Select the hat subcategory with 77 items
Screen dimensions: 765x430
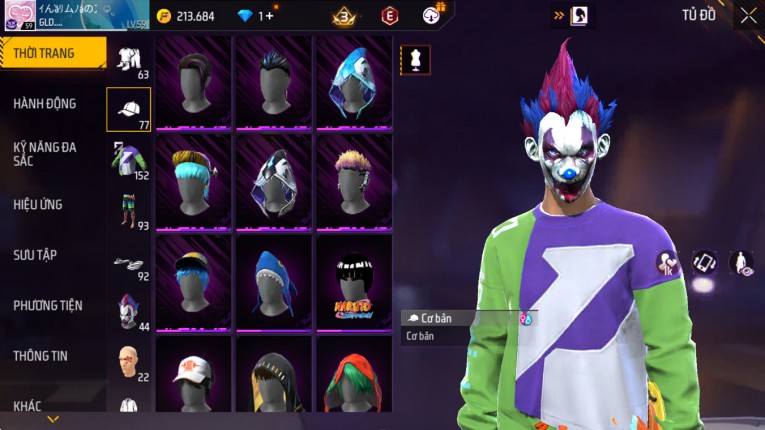click(128, 109)
